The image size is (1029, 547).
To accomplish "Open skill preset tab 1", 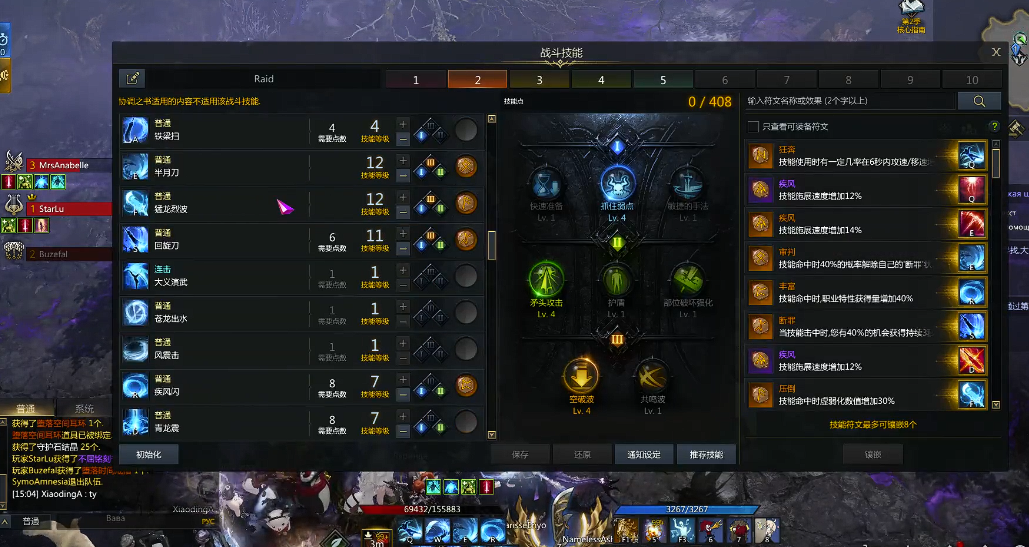I will pos(416,80).
